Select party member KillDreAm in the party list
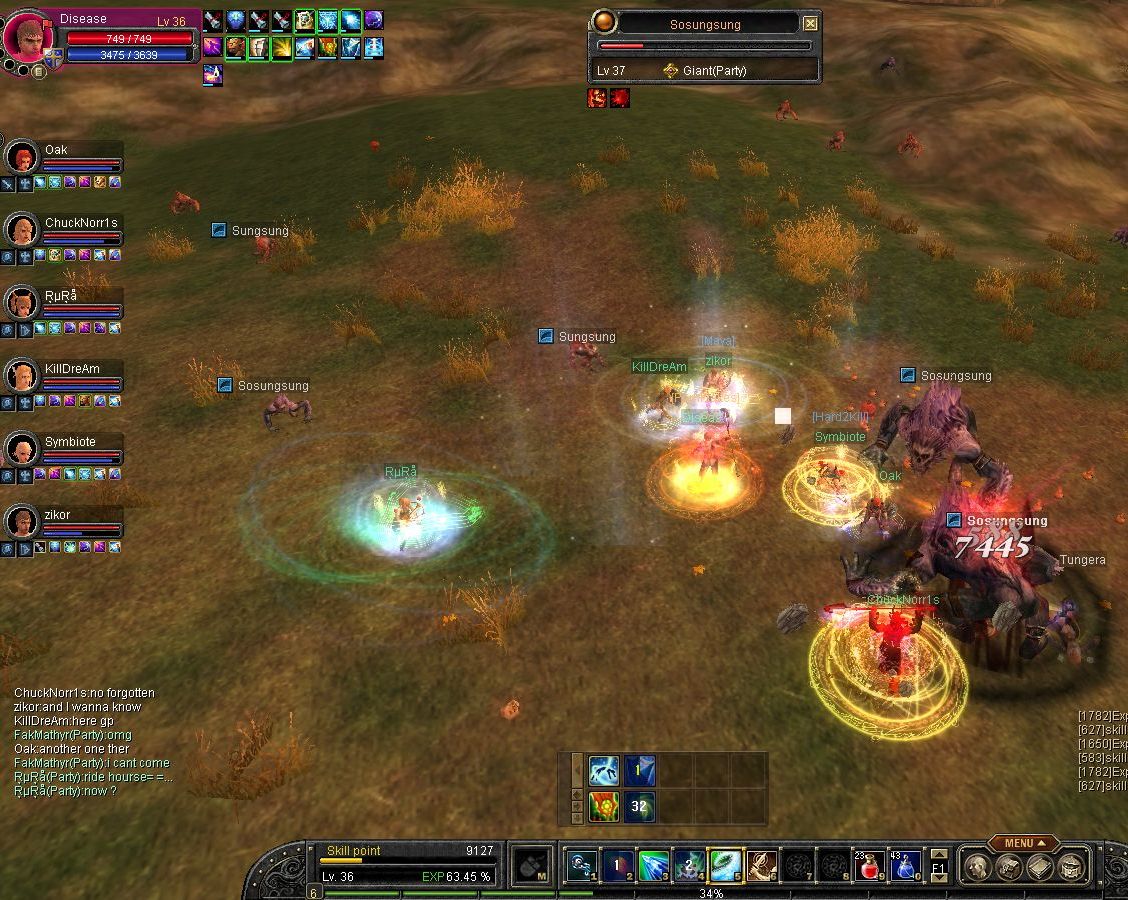The width and height of the screenshot is (1128, 900). (21, 376)
